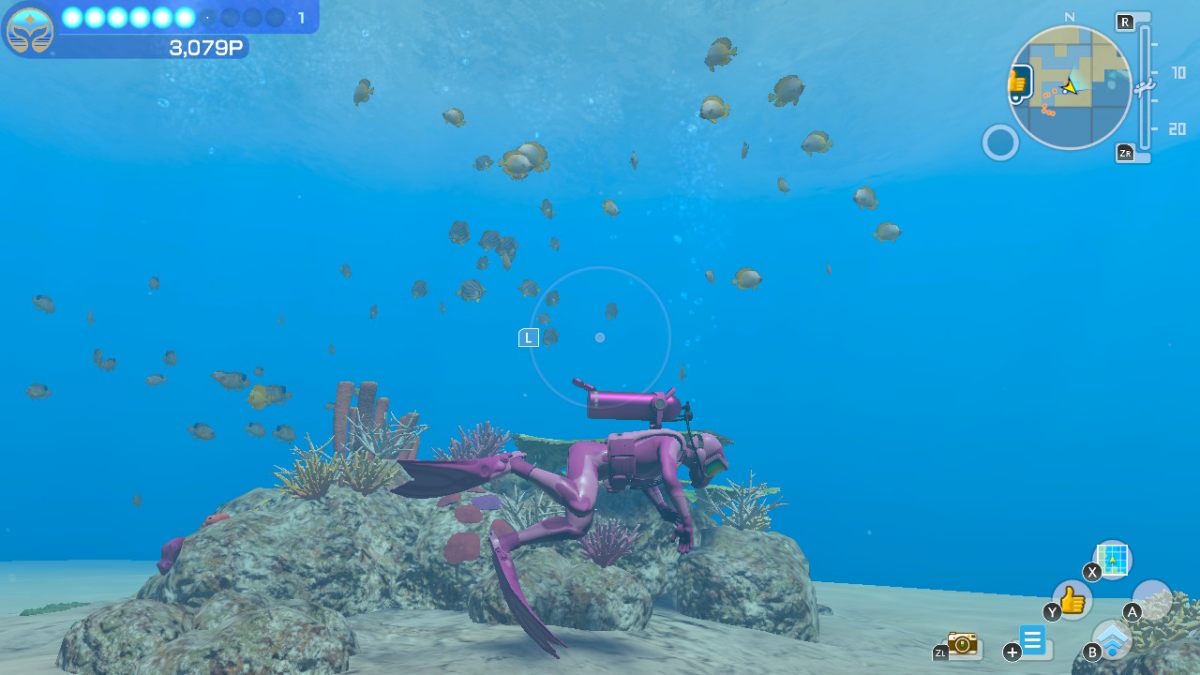The image size is (1200, 675).
Task: Open the camera photo mode icon
Action: click(962, 644)
